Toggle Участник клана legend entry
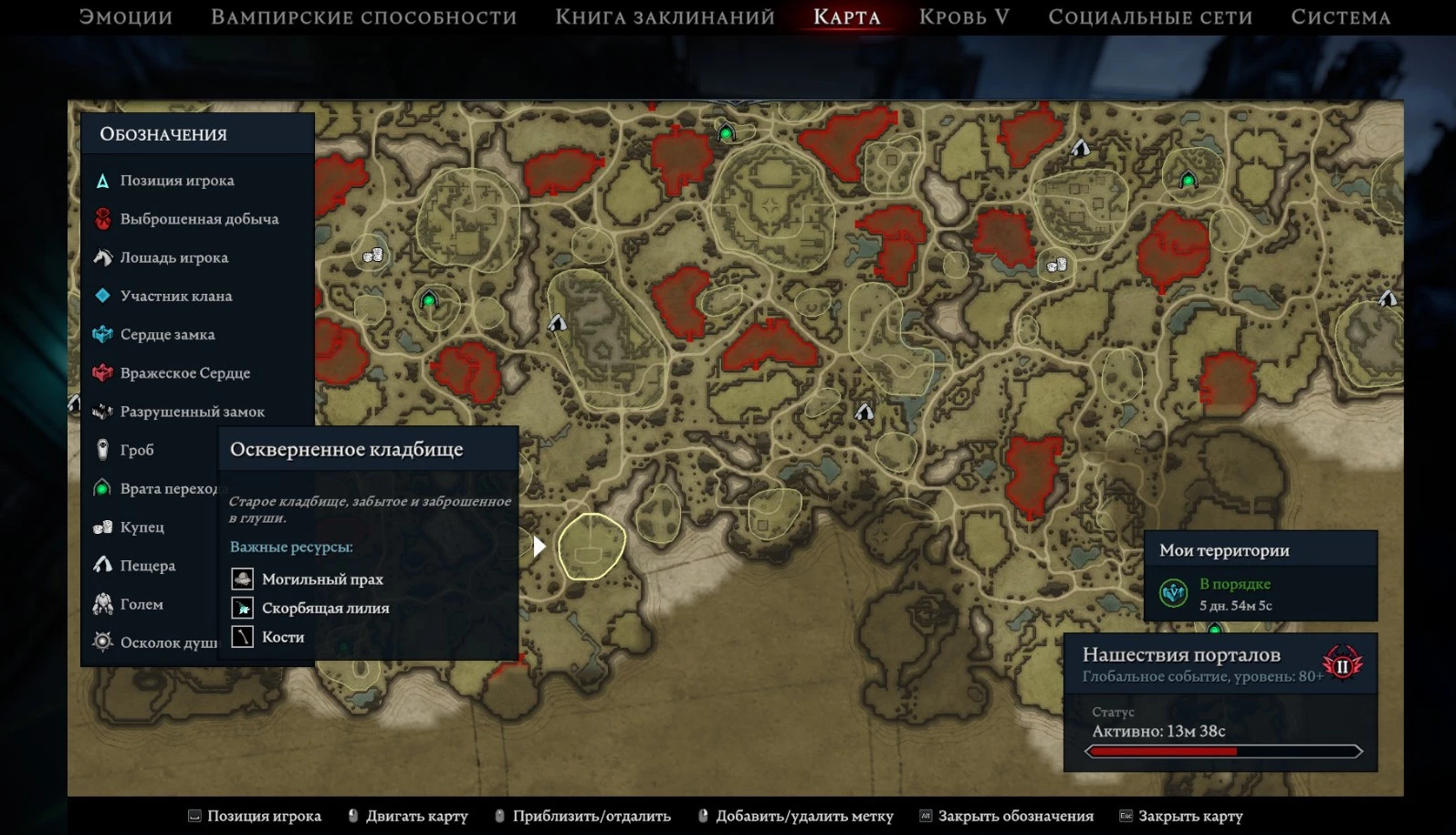The width and height of the screenshot is (1456, 835). pos(175,296)
